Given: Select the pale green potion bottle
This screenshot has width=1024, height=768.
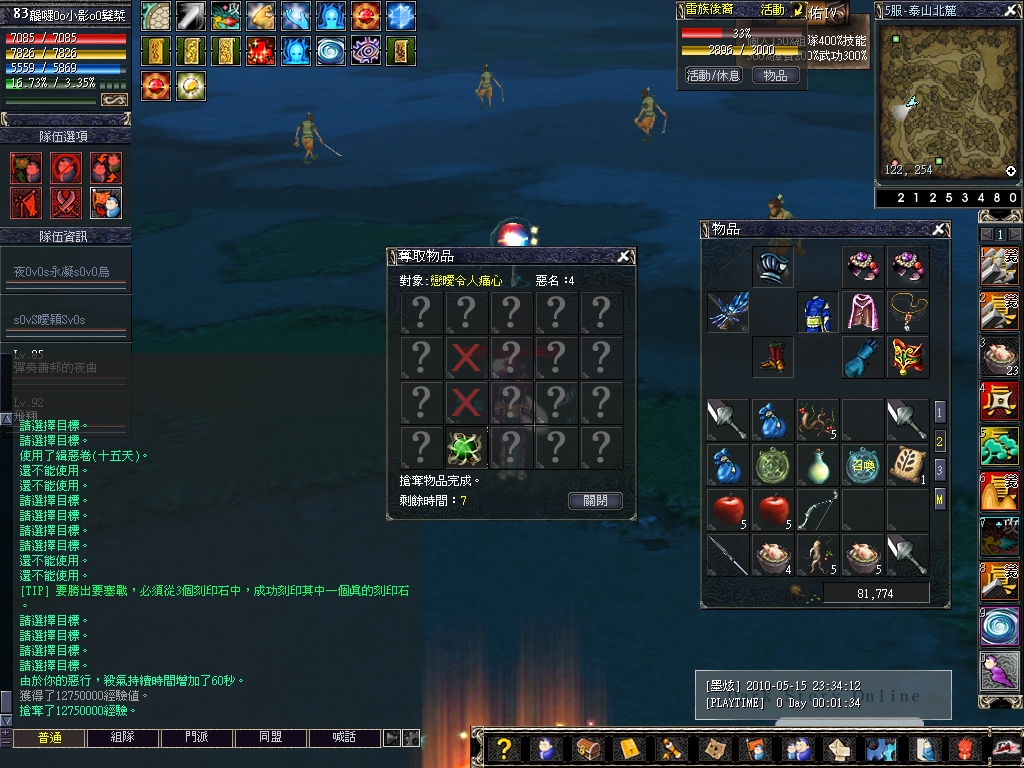Looking at the screenshot, I should 817,465.
